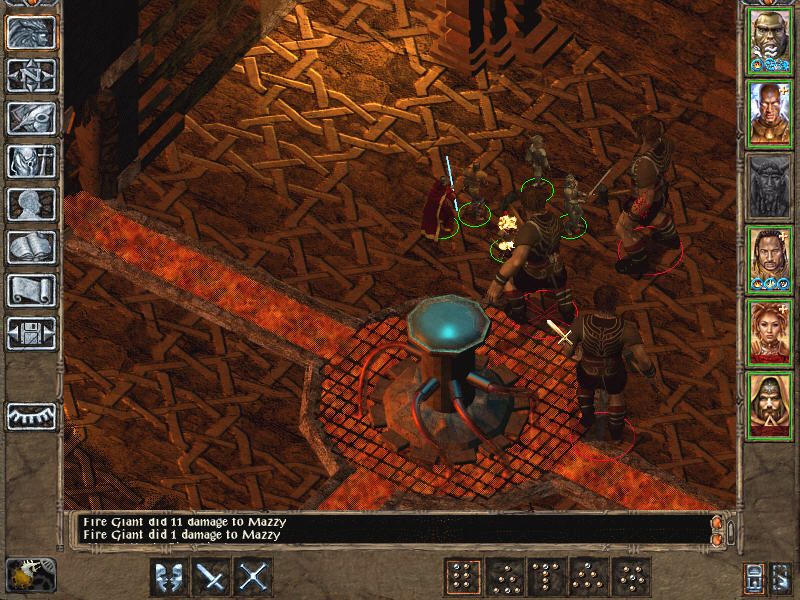Activate the twin shields guard button
Viewport: 800px width, 600px height.
pos(169,577)
